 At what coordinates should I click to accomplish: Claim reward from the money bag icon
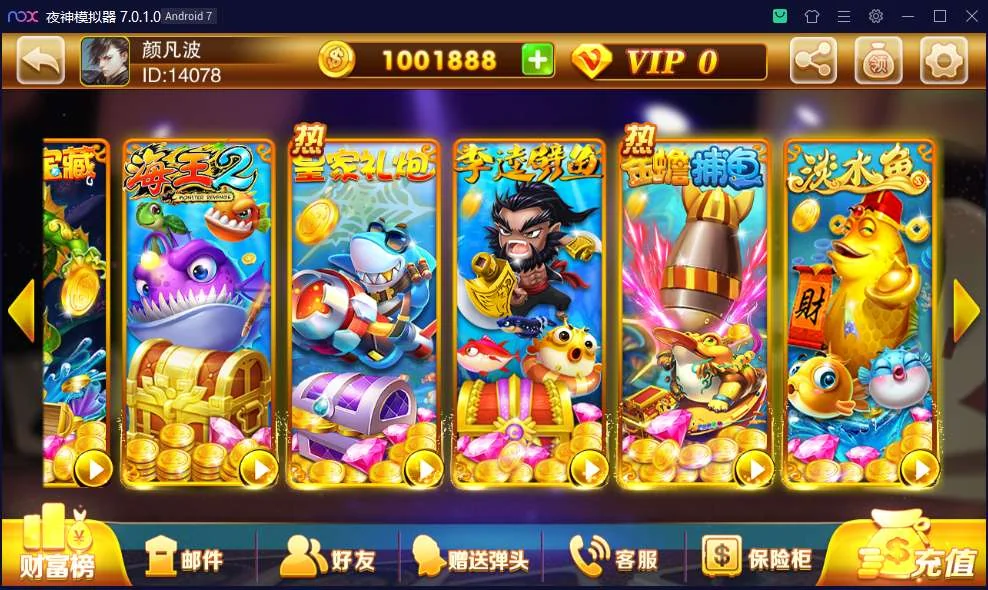879,61
